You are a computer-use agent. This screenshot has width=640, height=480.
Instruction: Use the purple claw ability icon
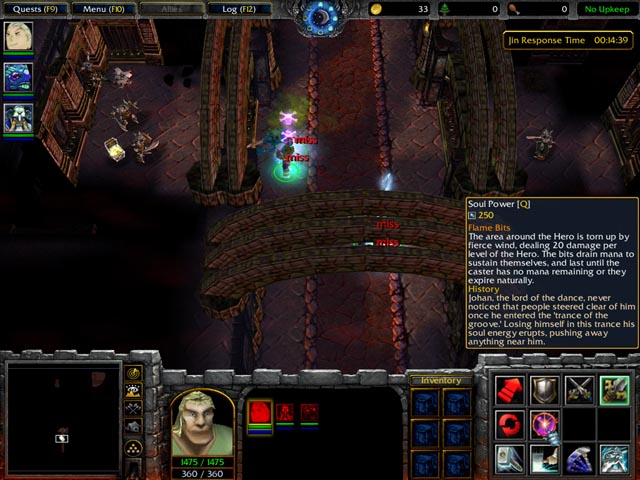pos(580,458)
